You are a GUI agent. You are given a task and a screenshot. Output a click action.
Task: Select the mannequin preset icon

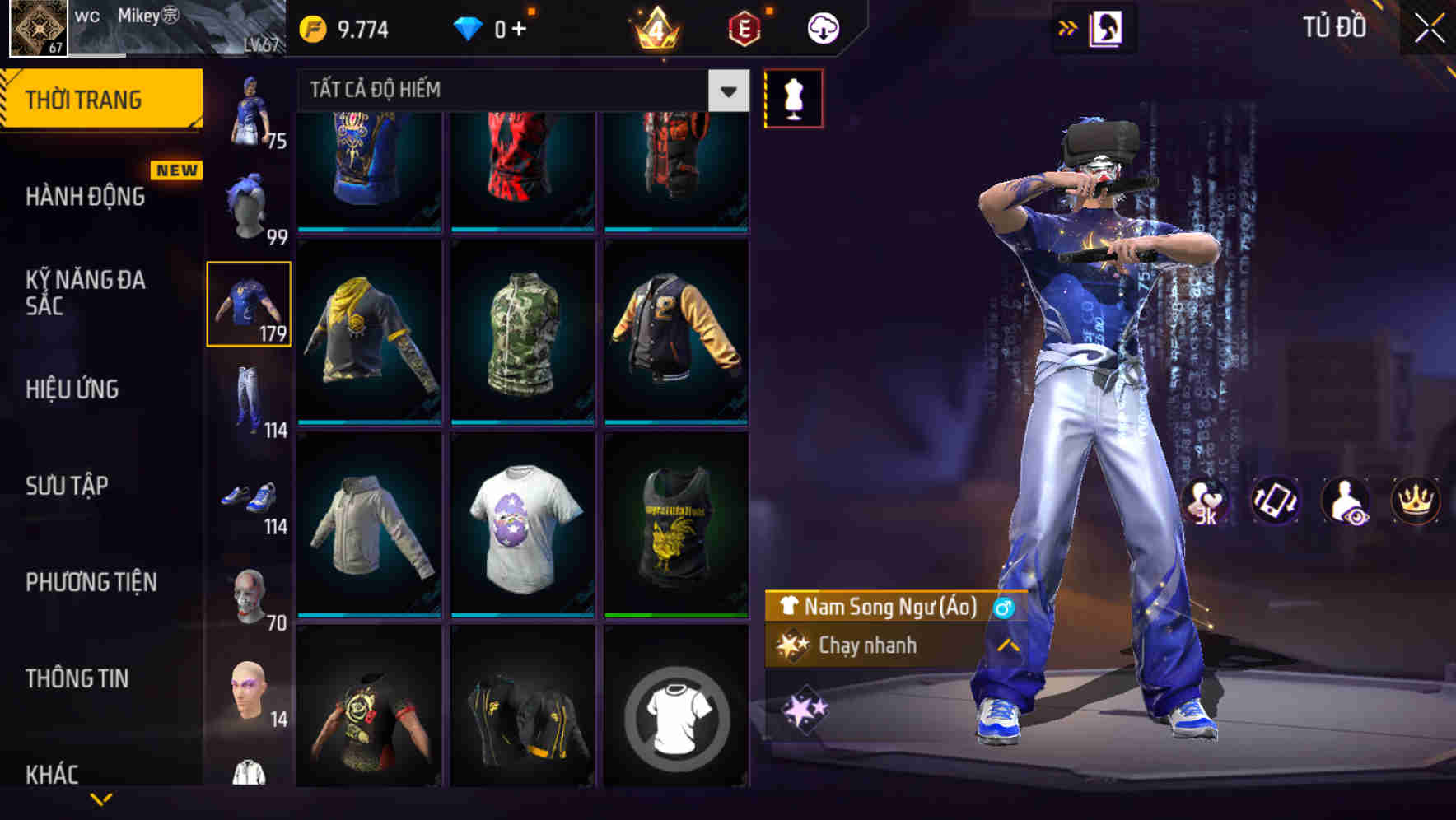click(x=793, y=97)
